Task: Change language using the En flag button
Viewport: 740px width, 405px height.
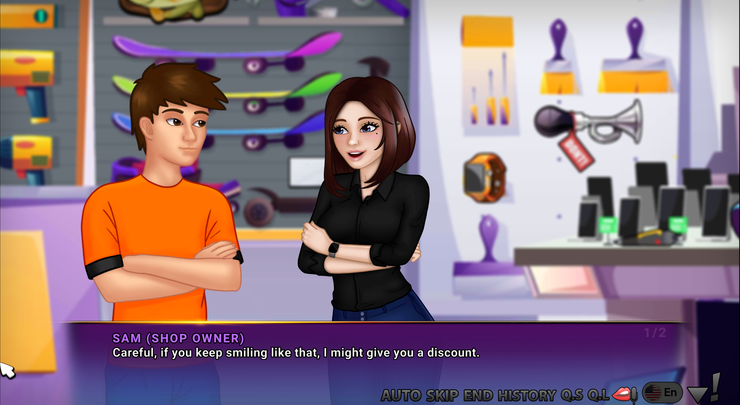Action: click(664, 393)
